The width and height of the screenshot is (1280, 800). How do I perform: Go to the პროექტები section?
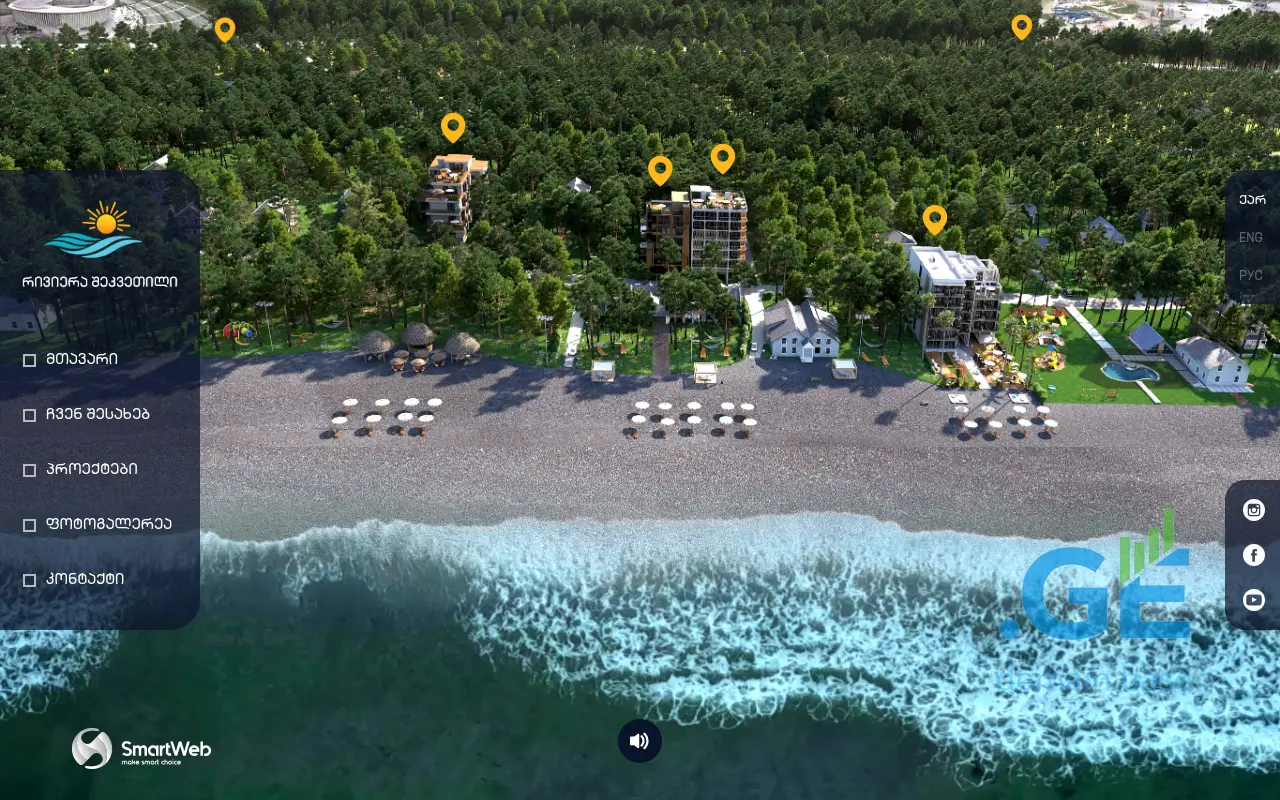click(x=92, y=469)
